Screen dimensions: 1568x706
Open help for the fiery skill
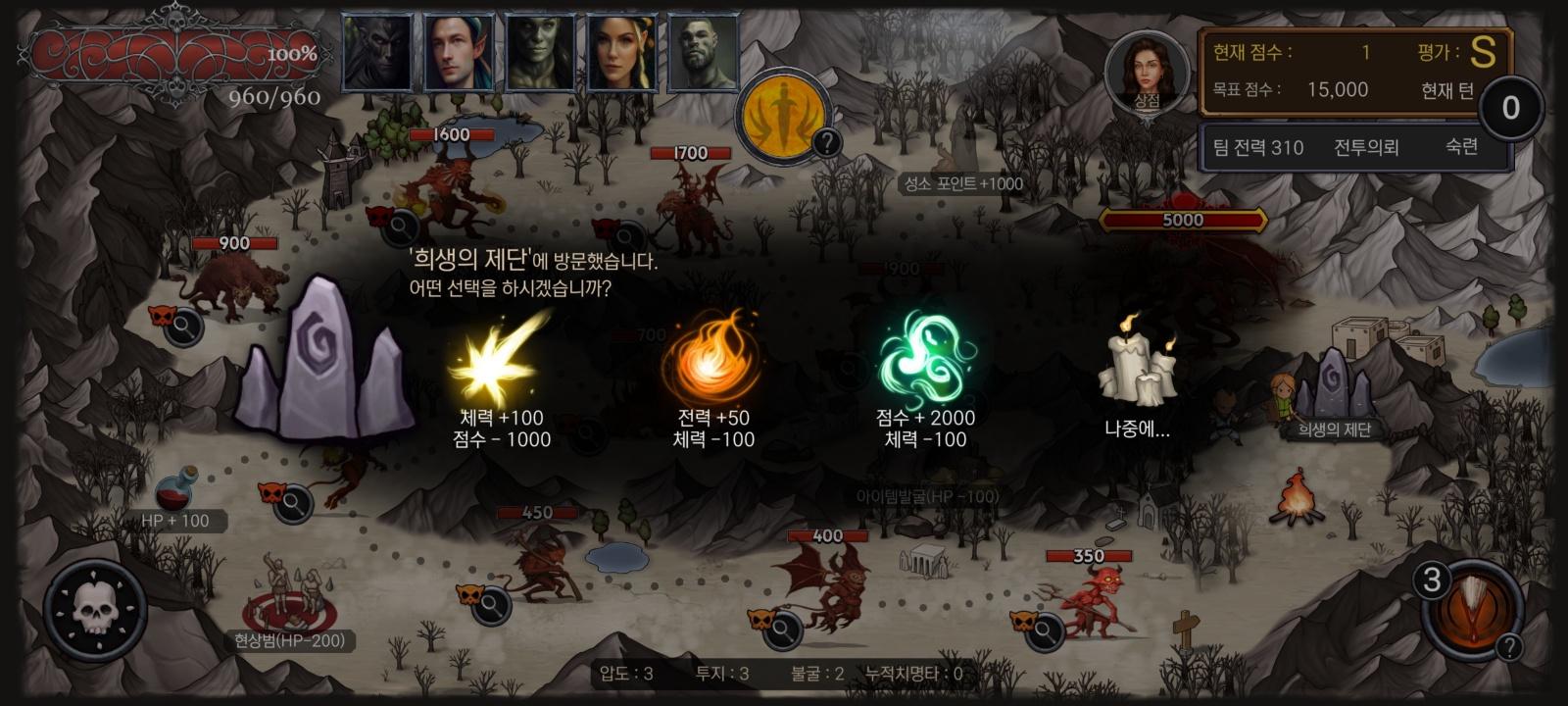click(x=1510, y=646)
